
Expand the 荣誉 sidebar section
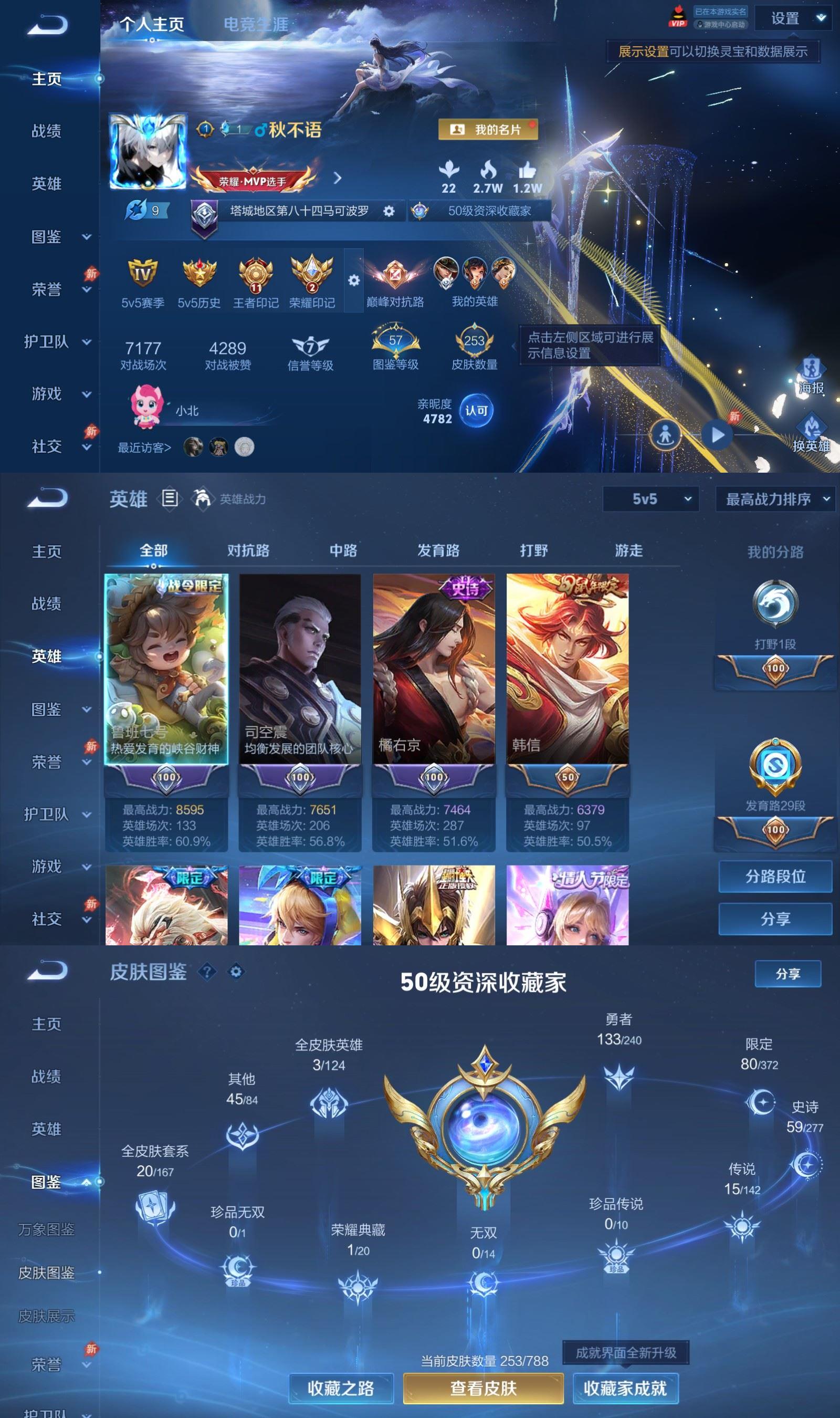(x=50, y=290)
